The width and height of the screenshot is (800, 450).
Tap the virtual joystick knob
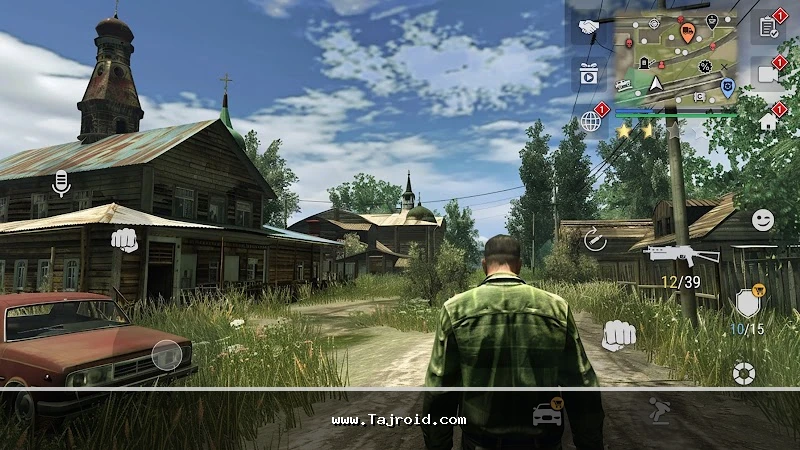click(x=166, y=354)
